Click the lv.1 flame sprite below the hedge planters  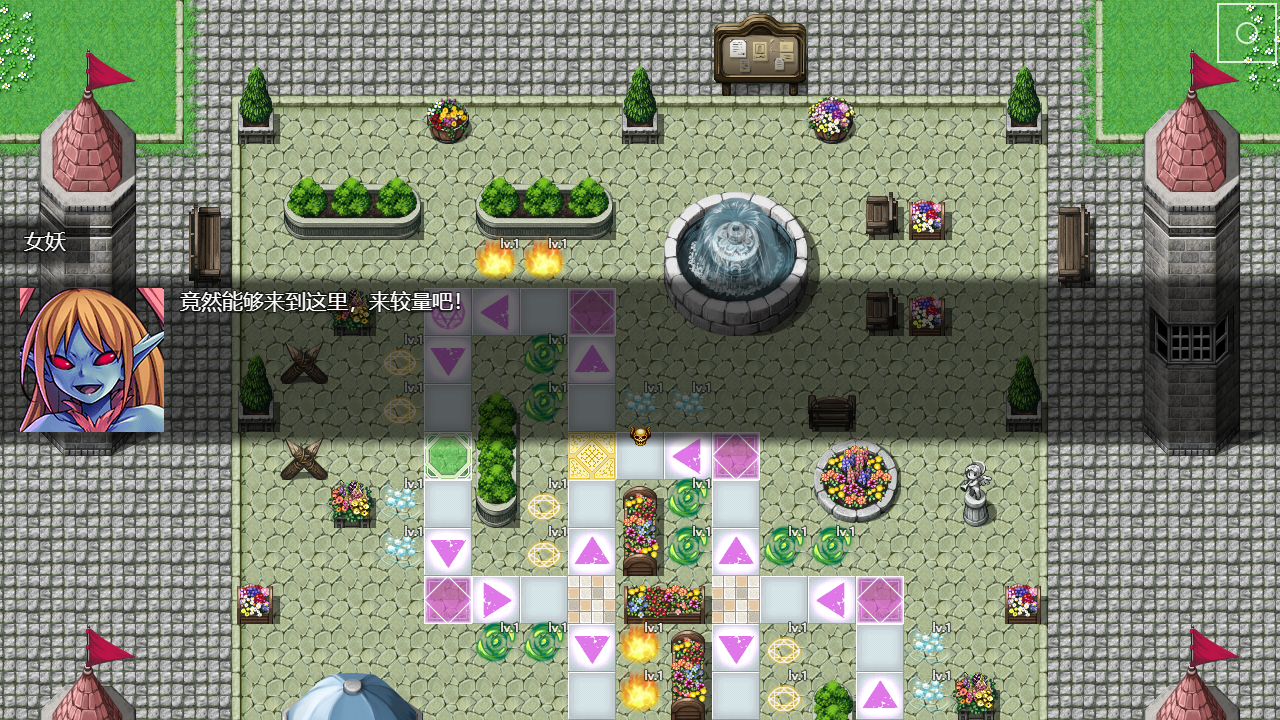point(497,262)
